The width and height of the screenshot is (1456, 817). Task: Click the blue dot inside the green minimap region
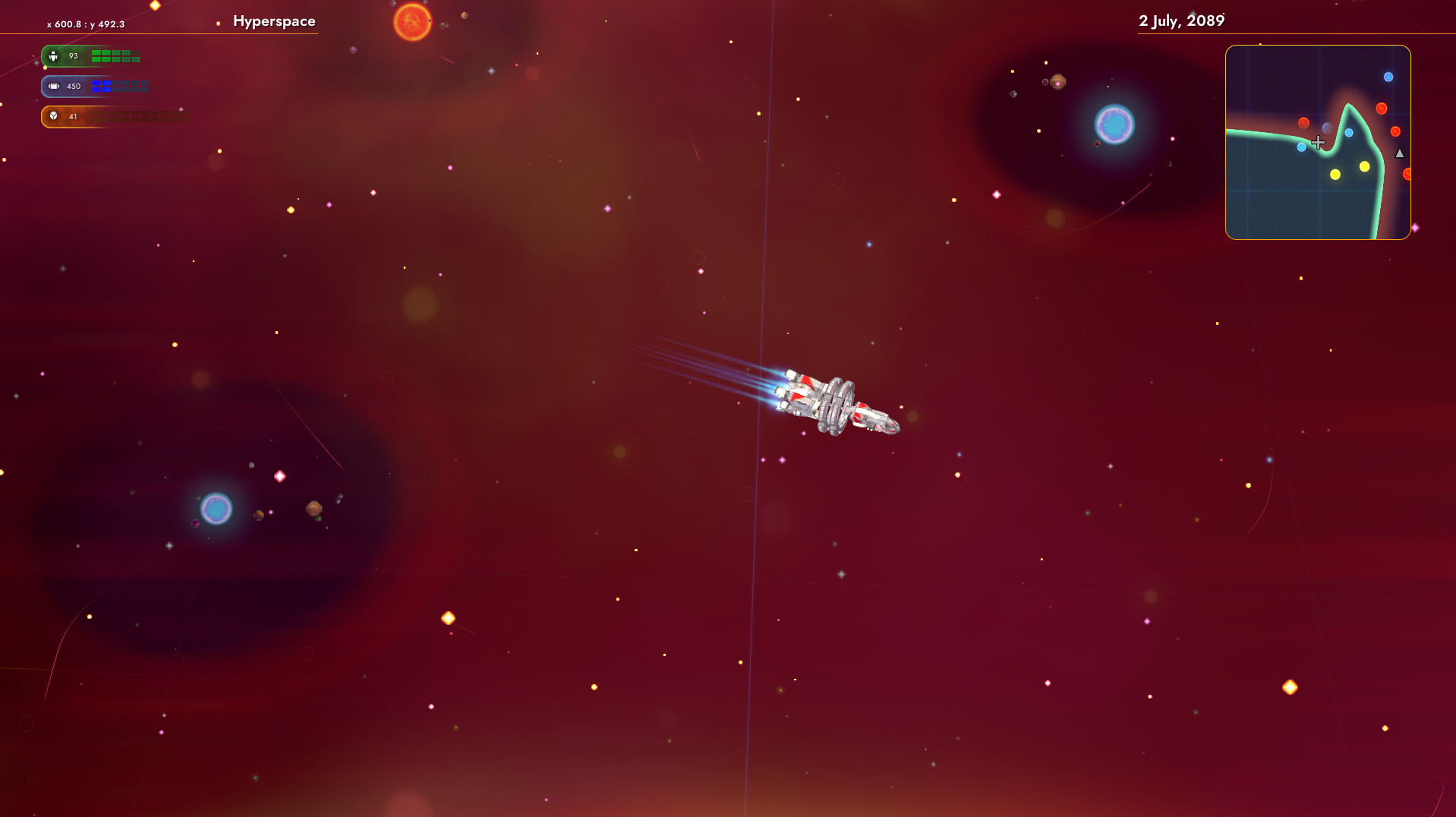[1302, 147]
